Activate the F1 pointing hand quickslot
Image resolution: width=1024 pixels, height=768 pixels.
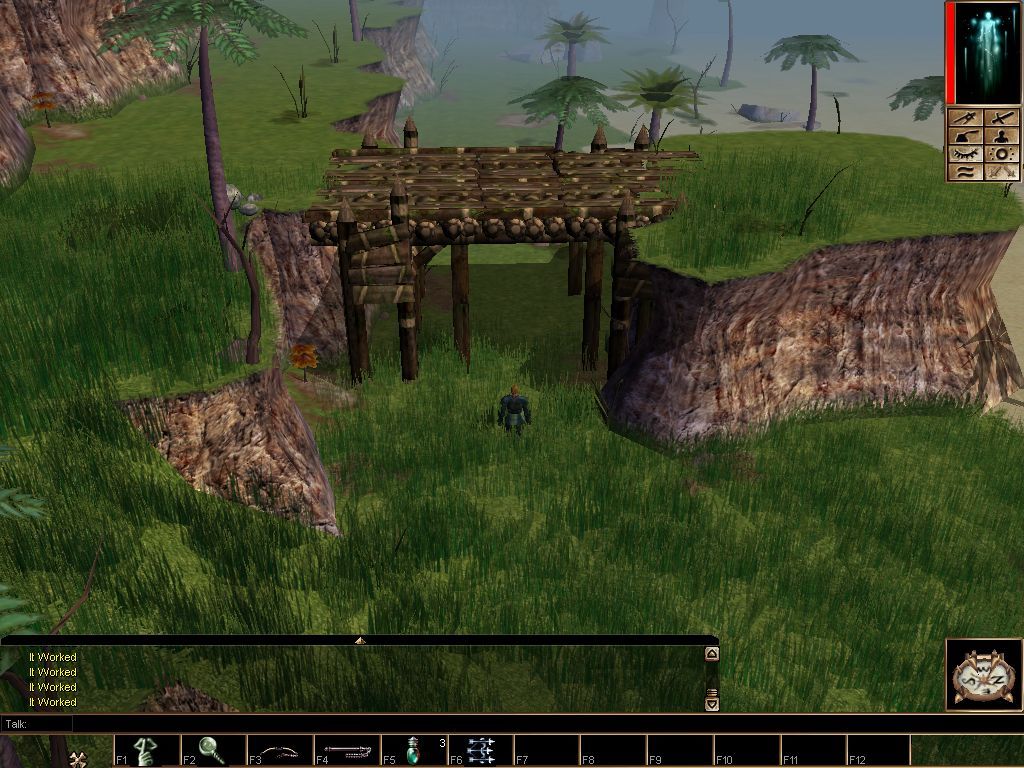[x=146, y=750]
